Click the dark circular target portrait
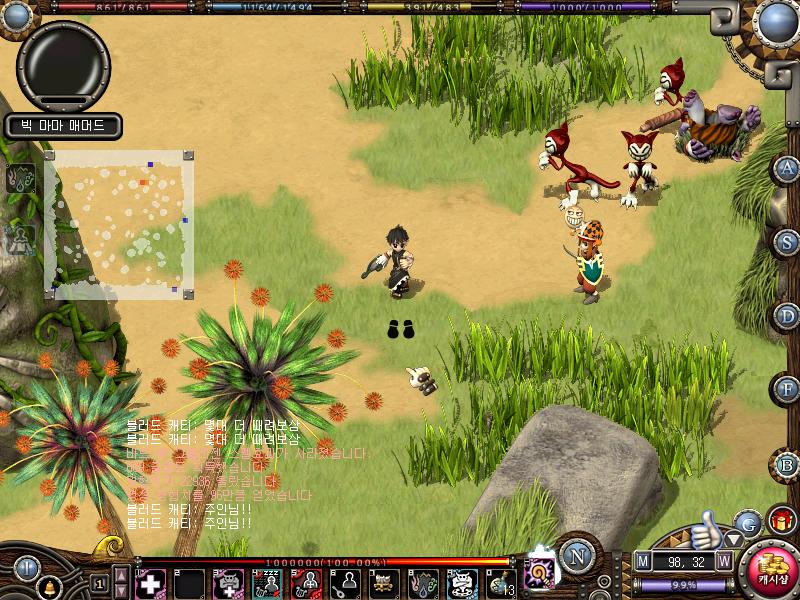 [x=63, y=65]
